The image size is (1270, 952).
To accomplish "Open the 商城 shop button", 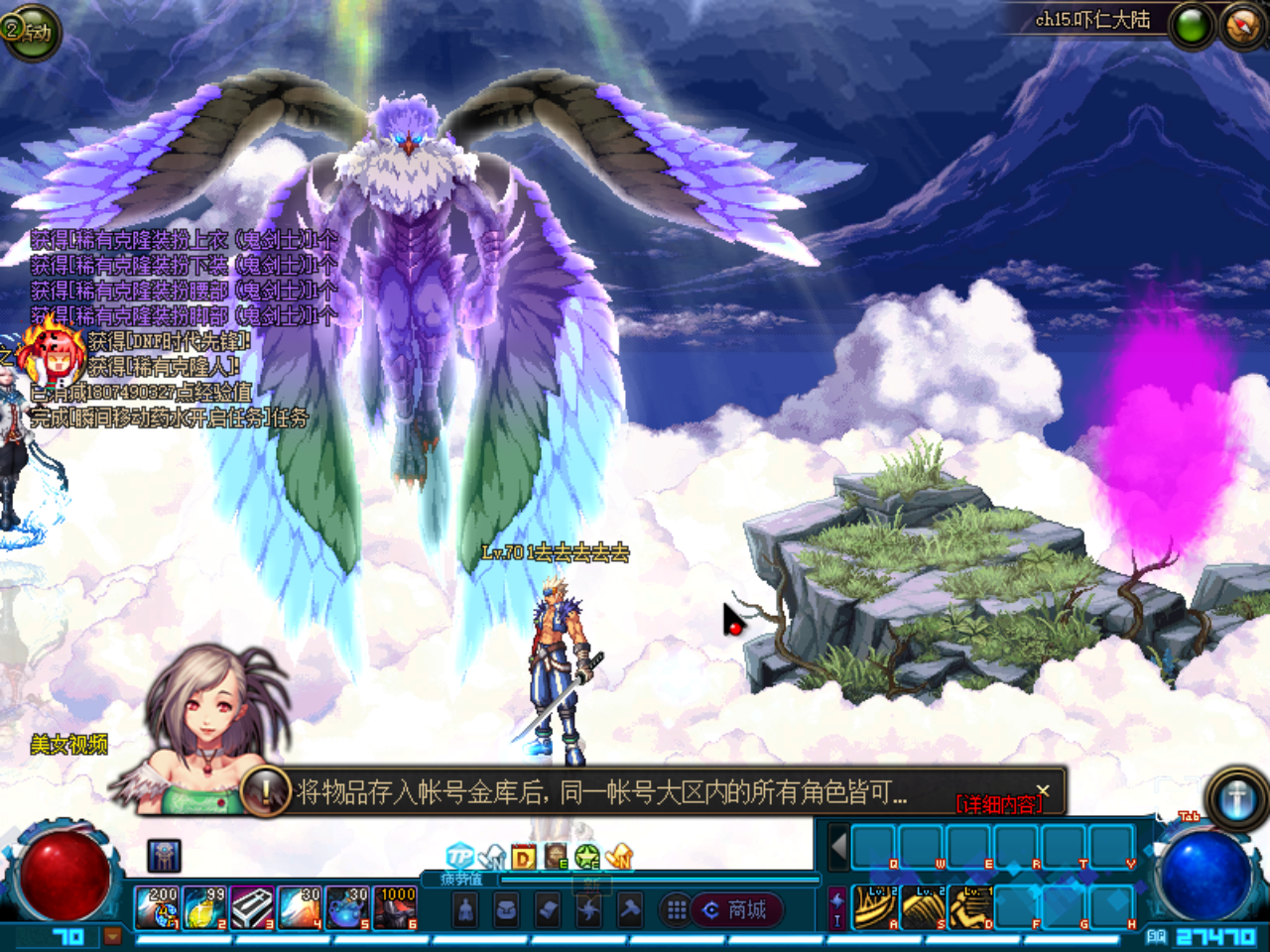I will coord(739,910).
